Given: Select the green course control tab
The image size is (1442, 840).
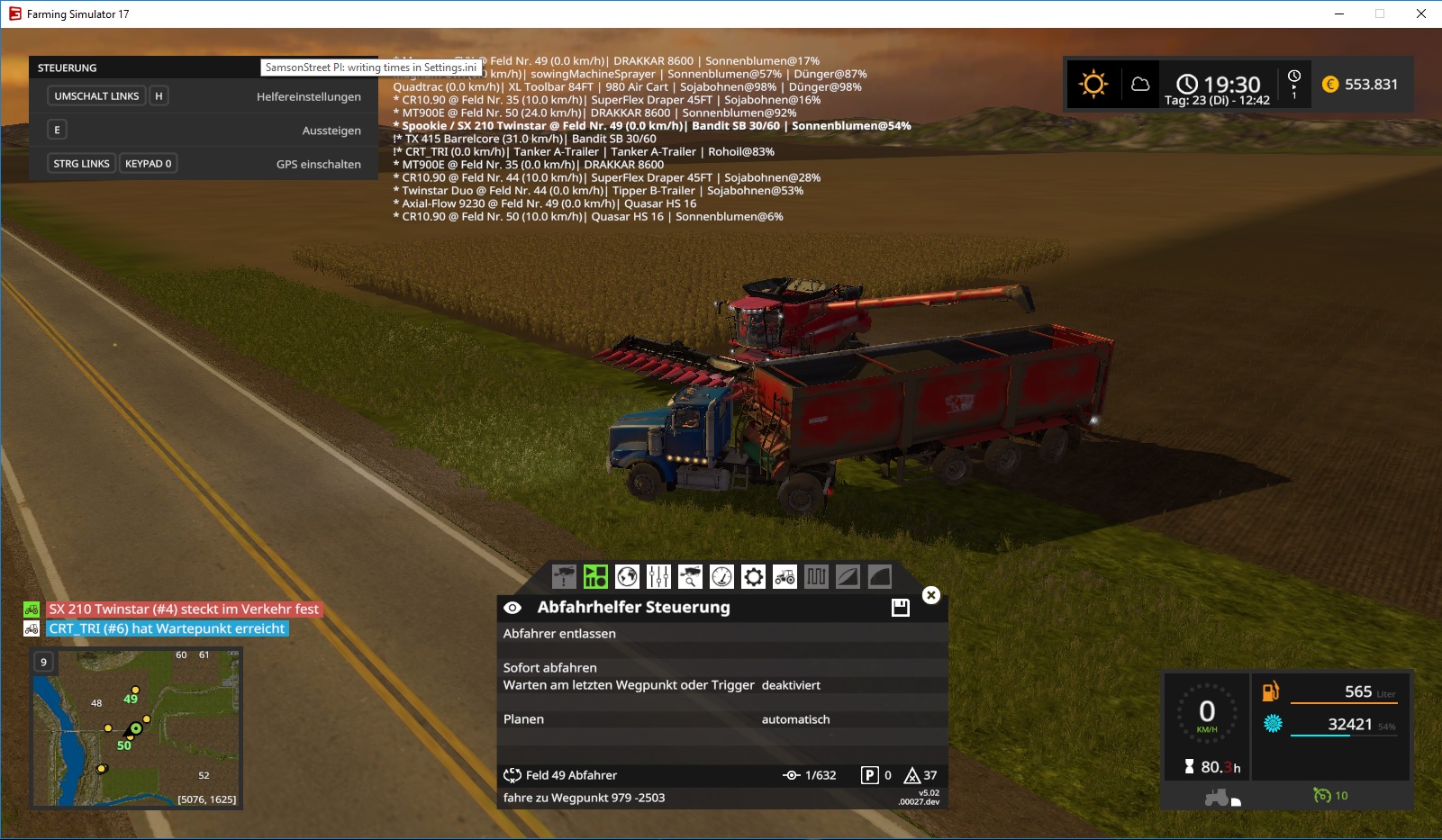Looking at the screenshot, I should 596,577.
